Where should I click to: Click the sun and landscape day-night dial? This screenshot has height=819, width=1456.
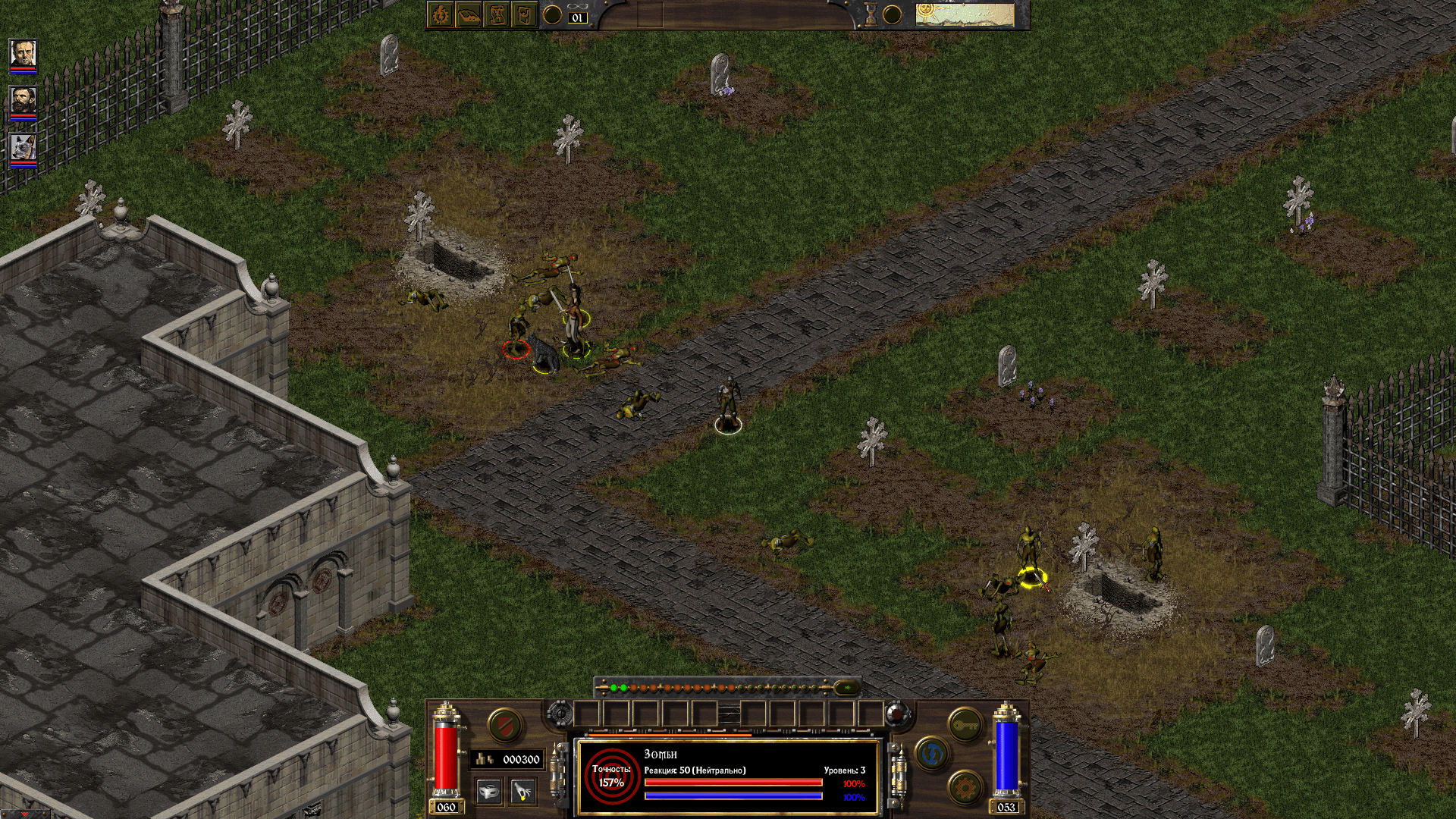tap(964, 14)
